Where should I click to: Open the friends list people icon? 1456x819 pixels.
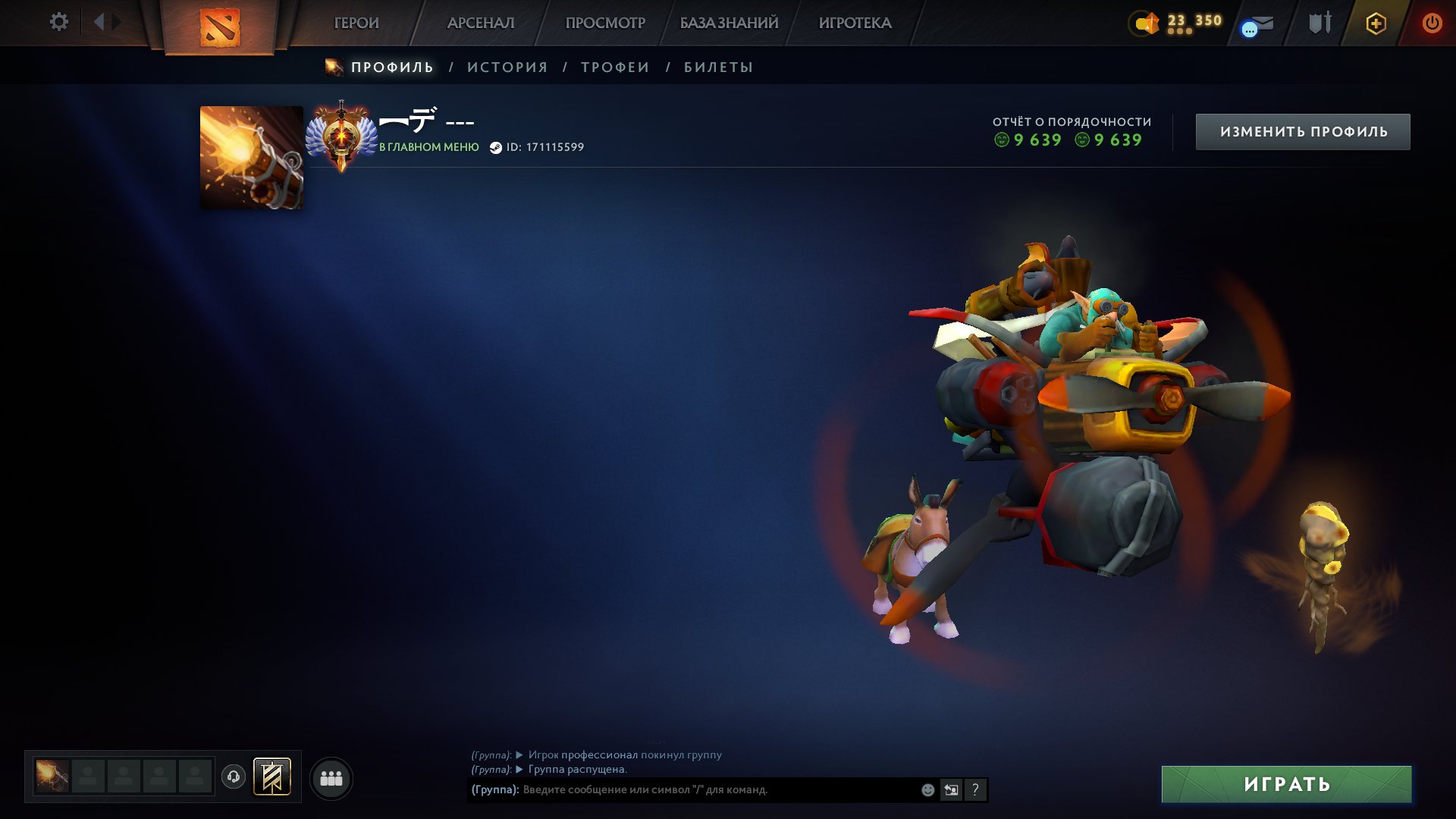coord(330,777)
